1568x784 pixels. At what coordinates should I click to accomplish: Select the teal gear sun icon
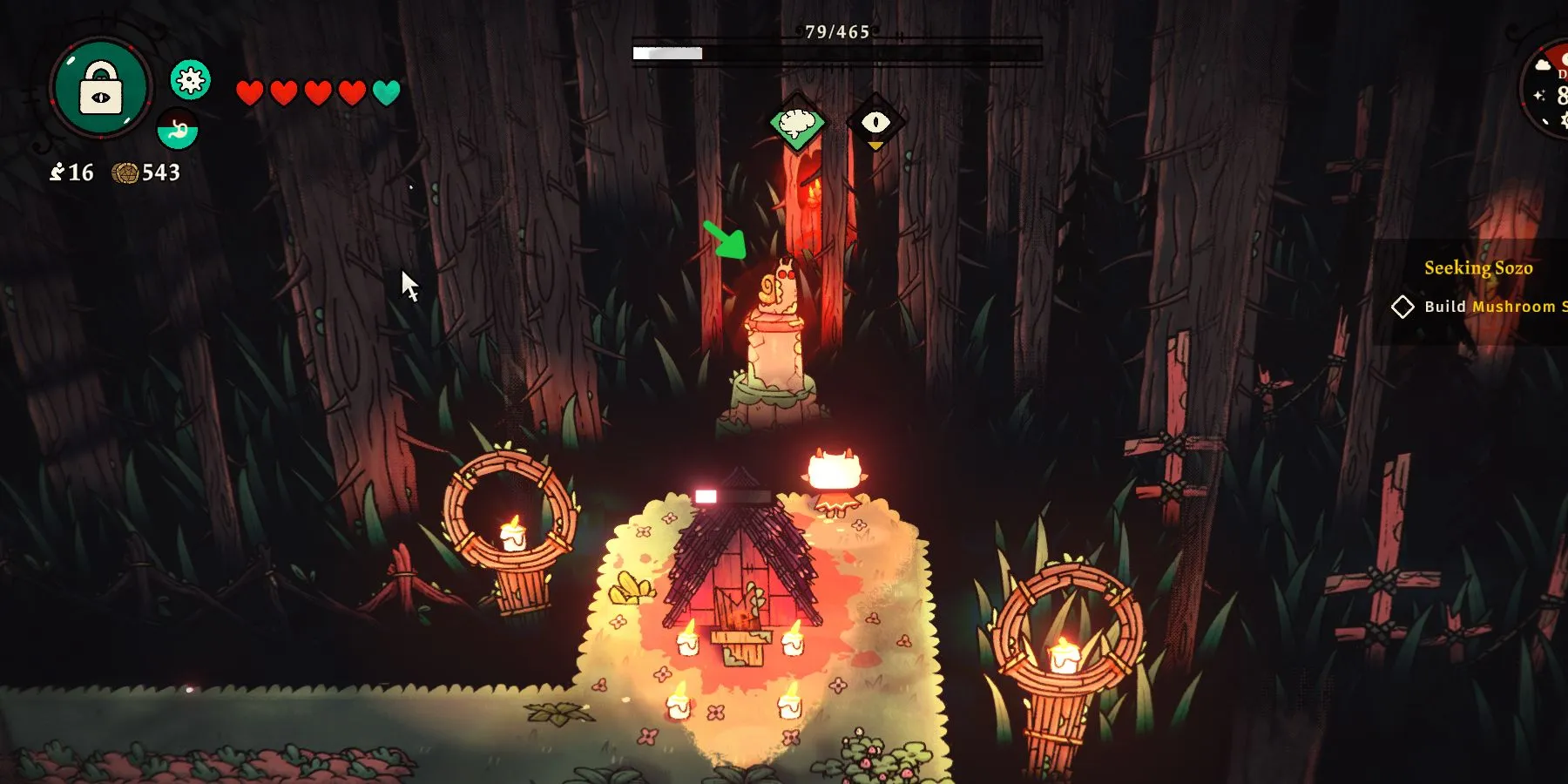(x=190, y=81)
